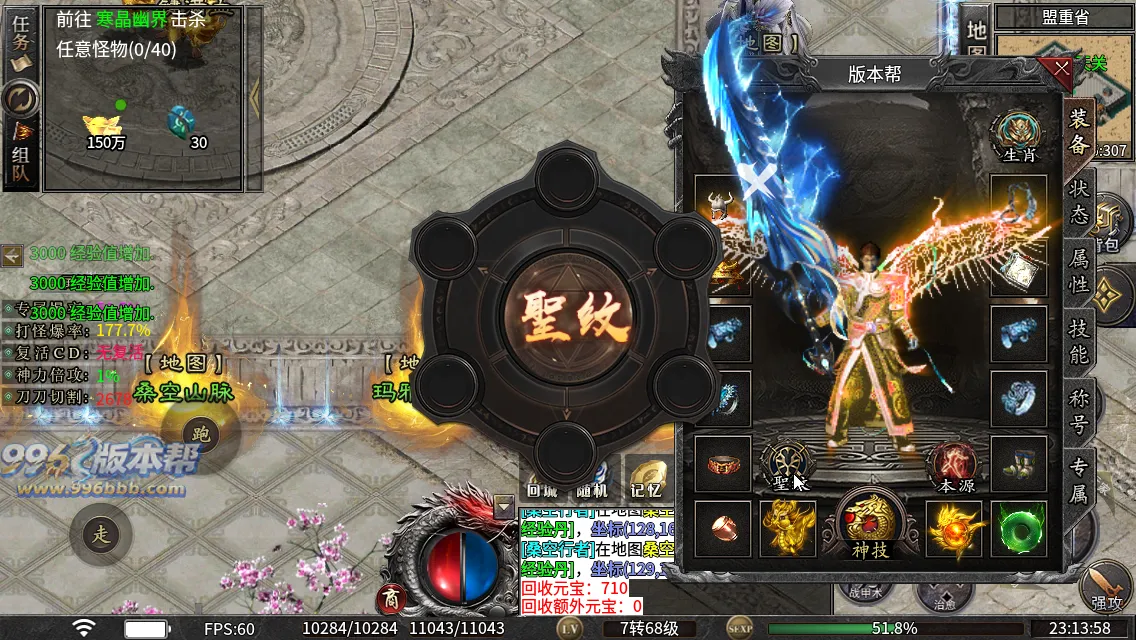Select the green jade ring slot
The width and height of the screenshot is (1136, 640).
pos(1019,529)
